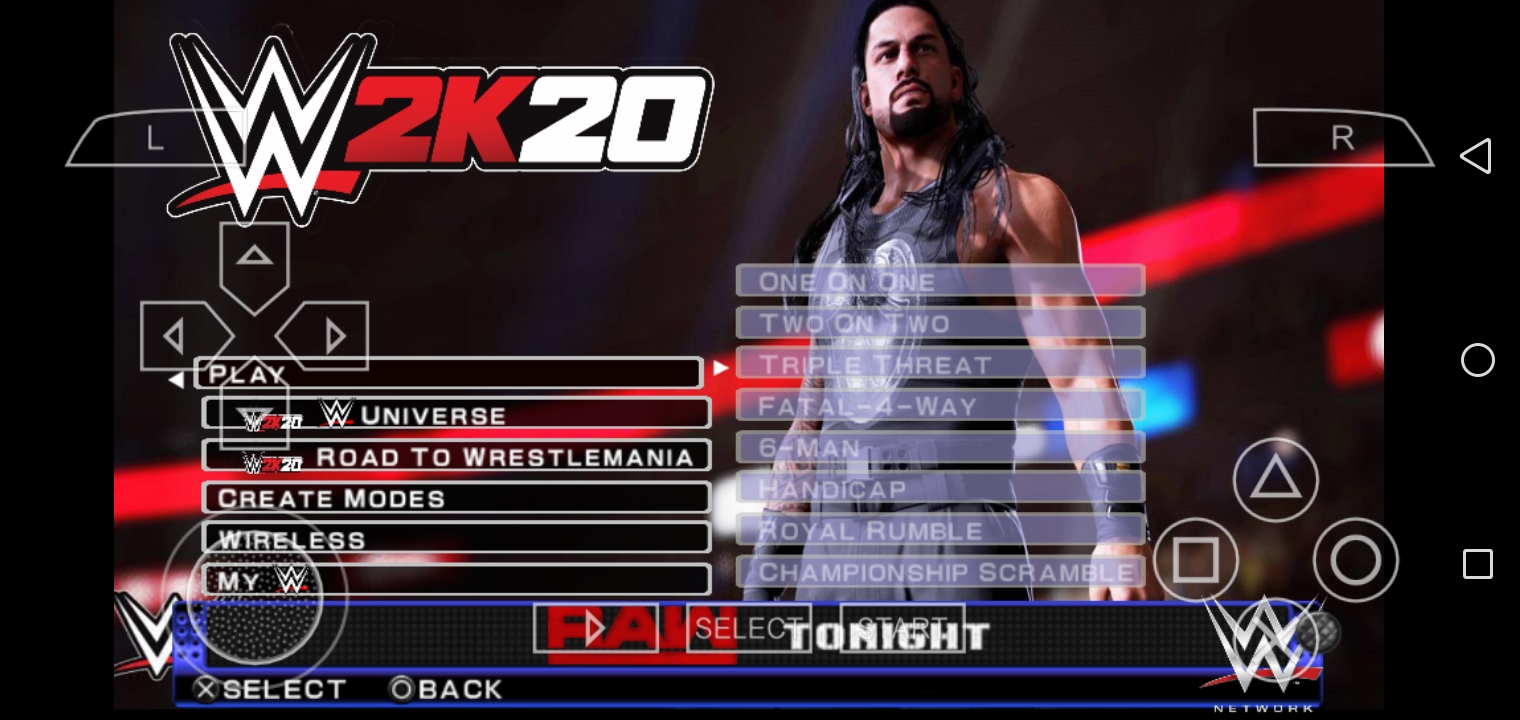Open the Create Modes submenu
Screen dimensions: 1520x720
[x=455, y=497]
